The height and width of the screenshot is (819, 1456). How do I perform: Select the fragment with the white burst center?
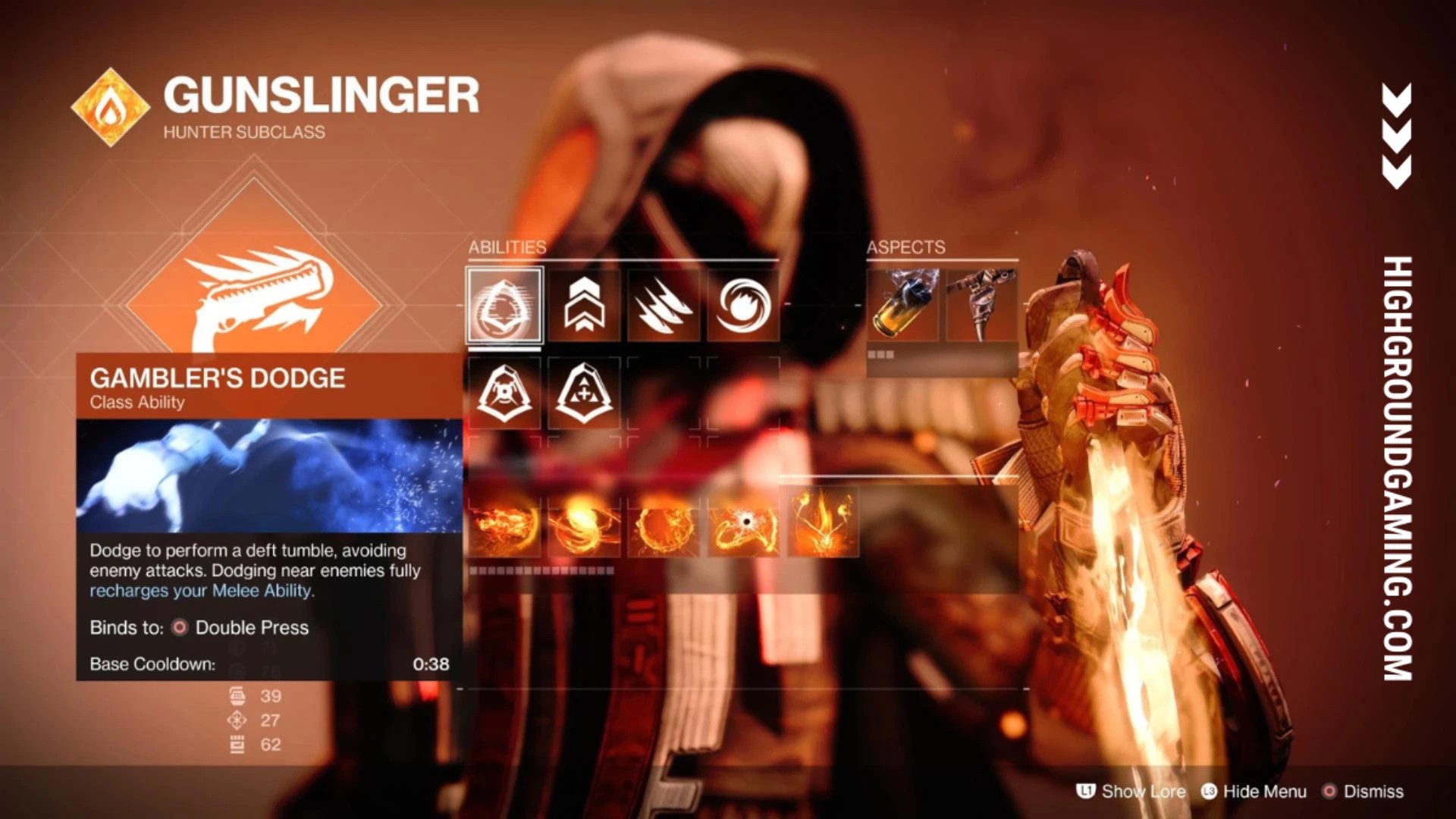743,523
